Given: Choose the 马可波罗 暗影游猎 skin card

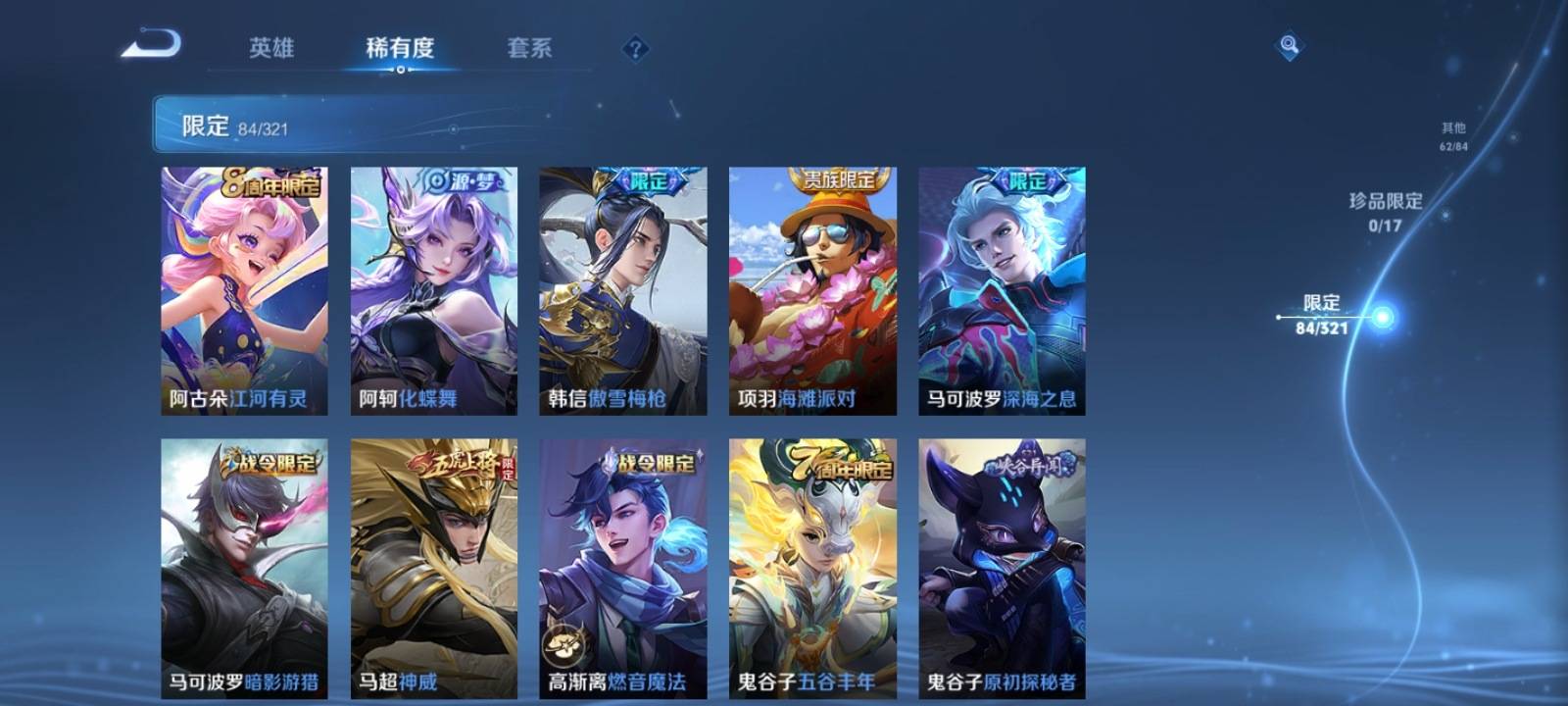Looking at the screenshot, I should (x=244, y=569).
